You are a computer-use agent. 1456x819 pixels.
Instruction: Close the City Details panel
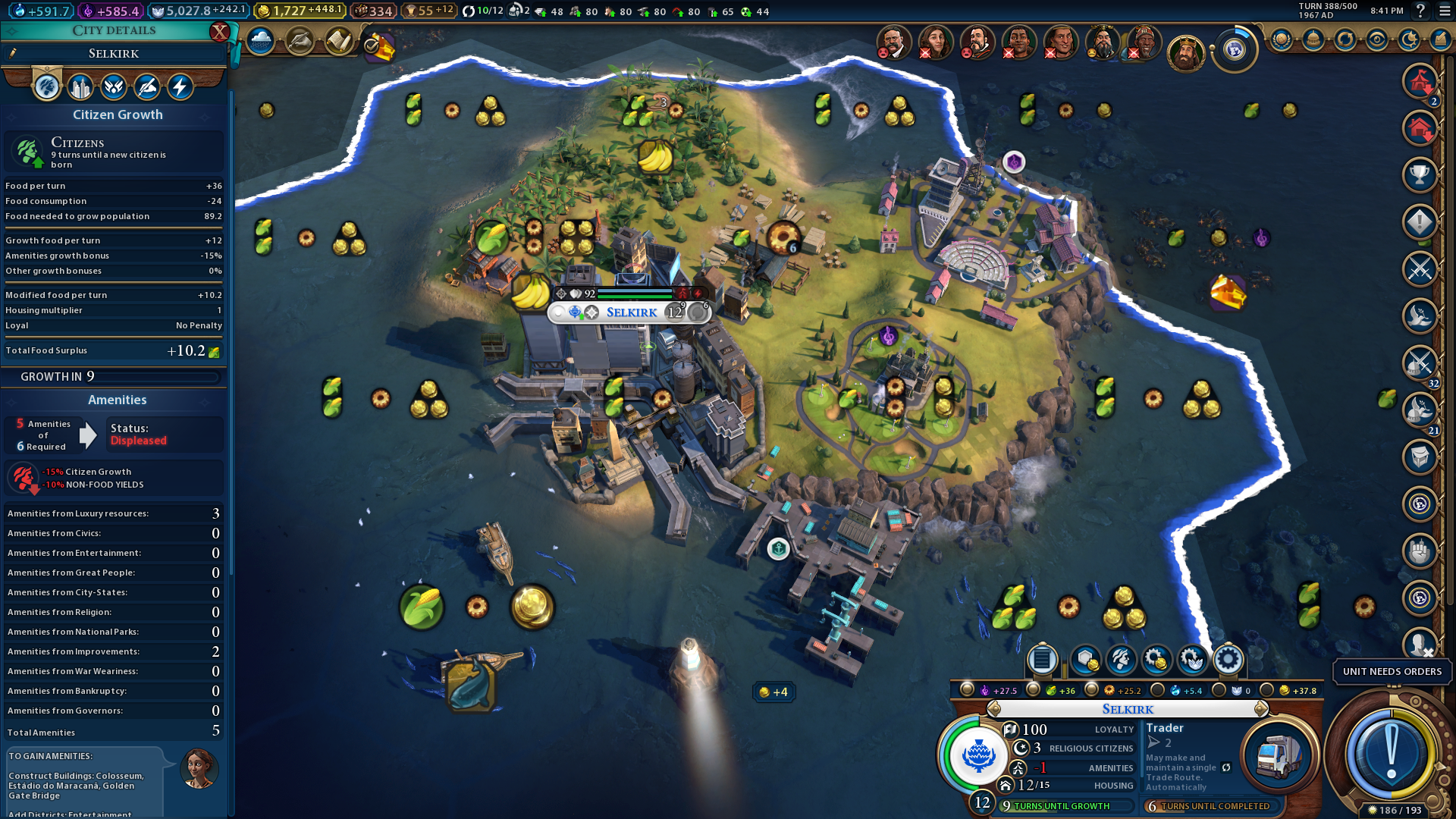point(219,32)
